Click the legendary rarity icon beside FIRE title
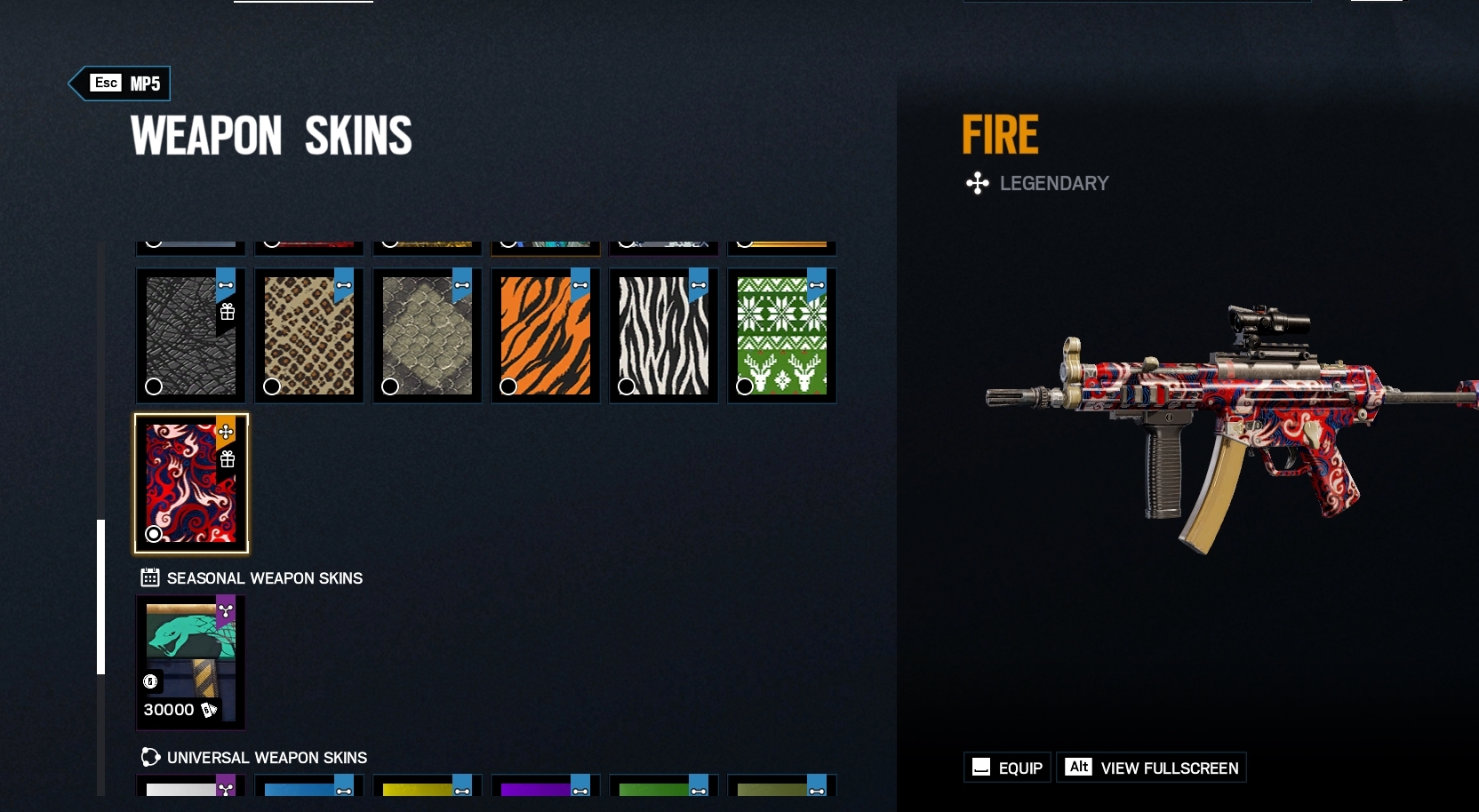The width and height of the screenshot is (1479, 812). pyautogui.click(x=978, y=184)
